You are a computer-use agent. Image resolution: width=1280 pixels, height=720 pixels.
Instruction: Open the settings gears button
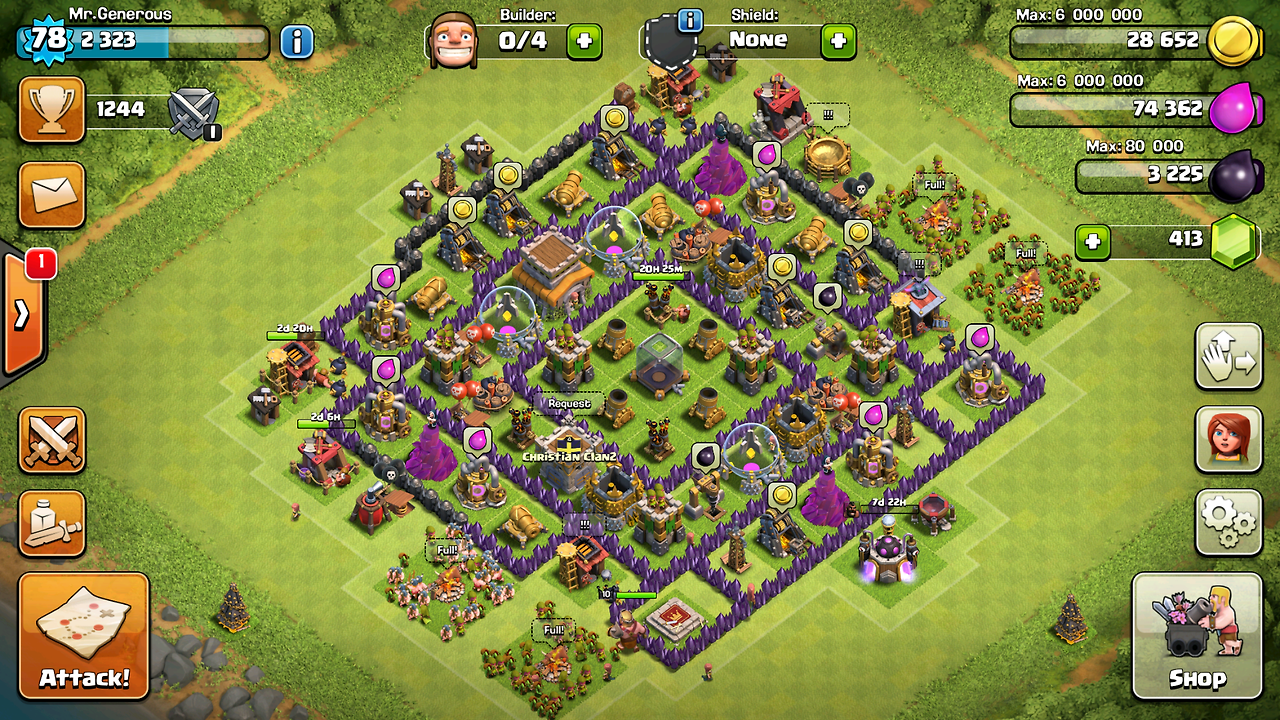click(x=1228, y=521)
